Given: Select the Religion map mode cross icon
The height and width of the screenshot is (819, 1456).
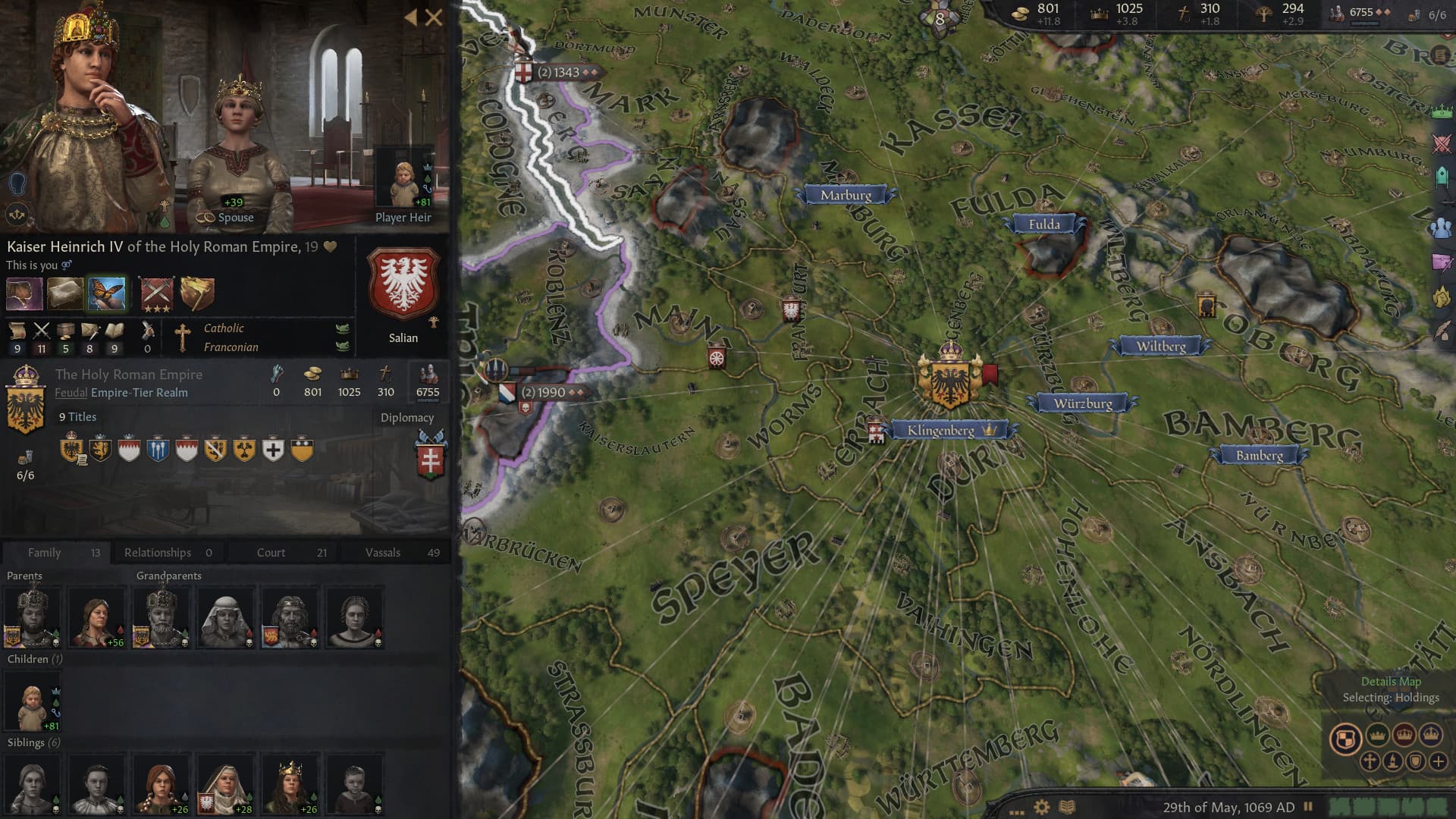Looking at the screenshot, I should point(1369,761).
